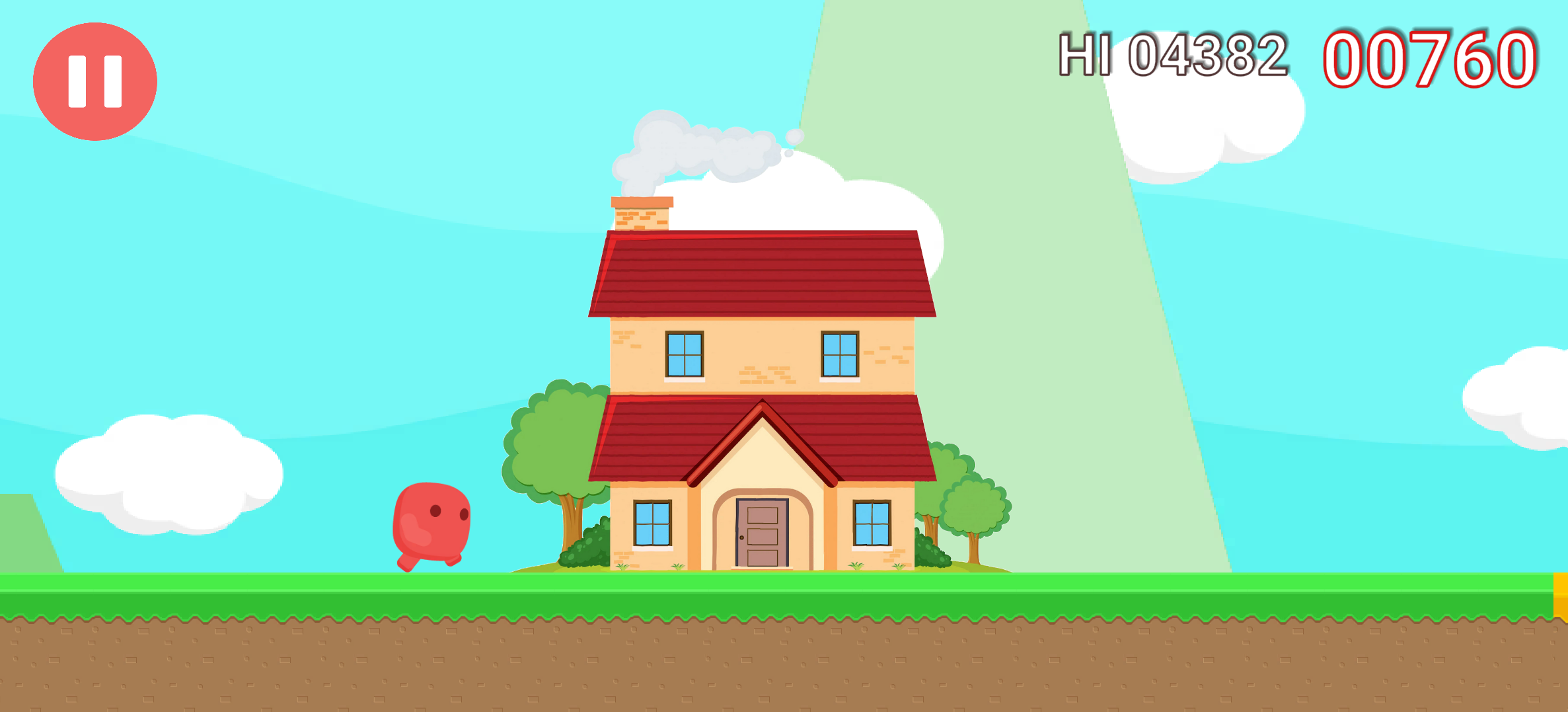Tap the pause button
The image size is (1568, 712).
[x=94, y=81]
